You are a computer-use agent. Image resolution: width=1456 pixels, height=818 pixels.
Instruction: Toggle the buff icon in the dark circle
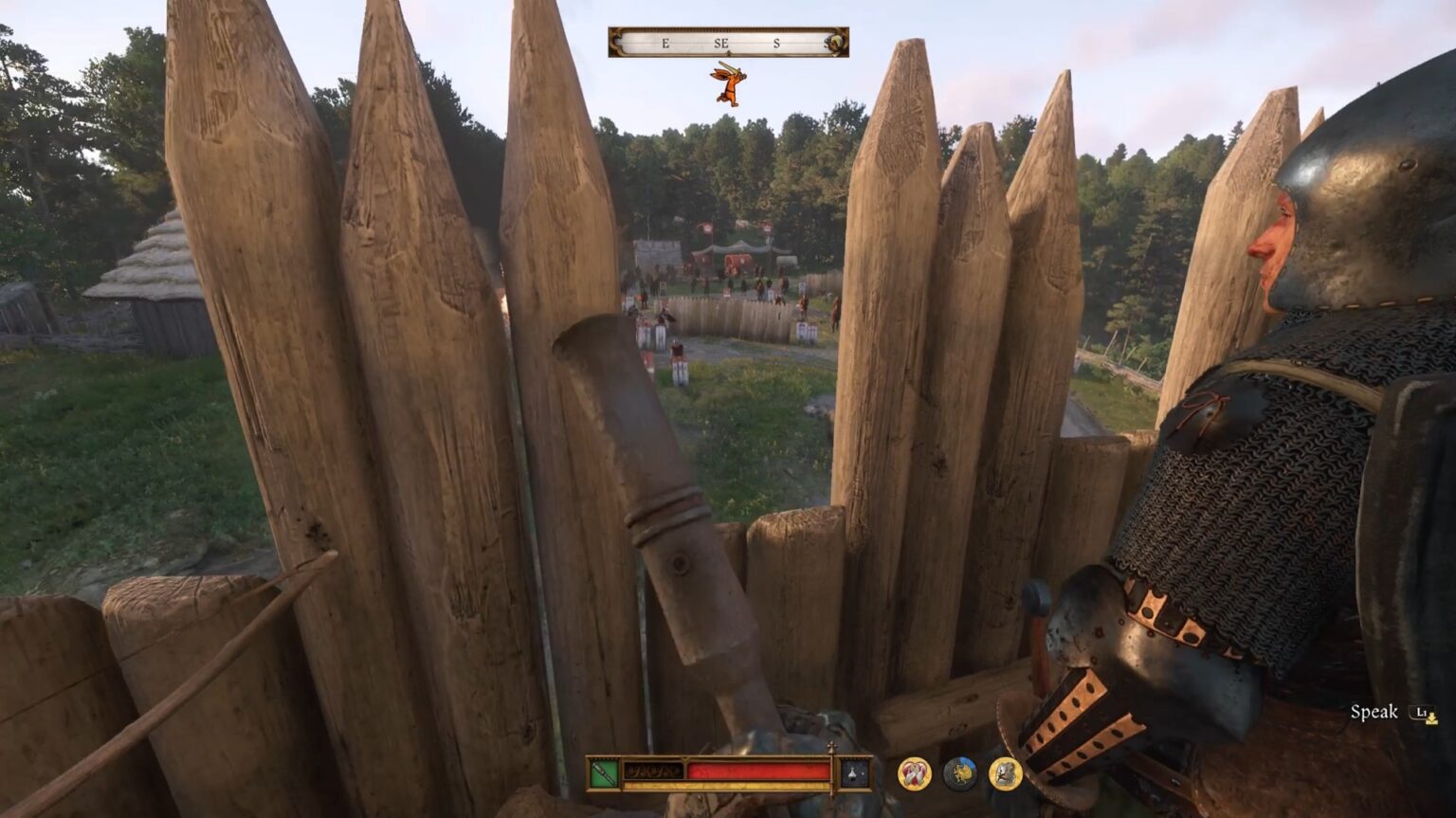pos(960,774)
